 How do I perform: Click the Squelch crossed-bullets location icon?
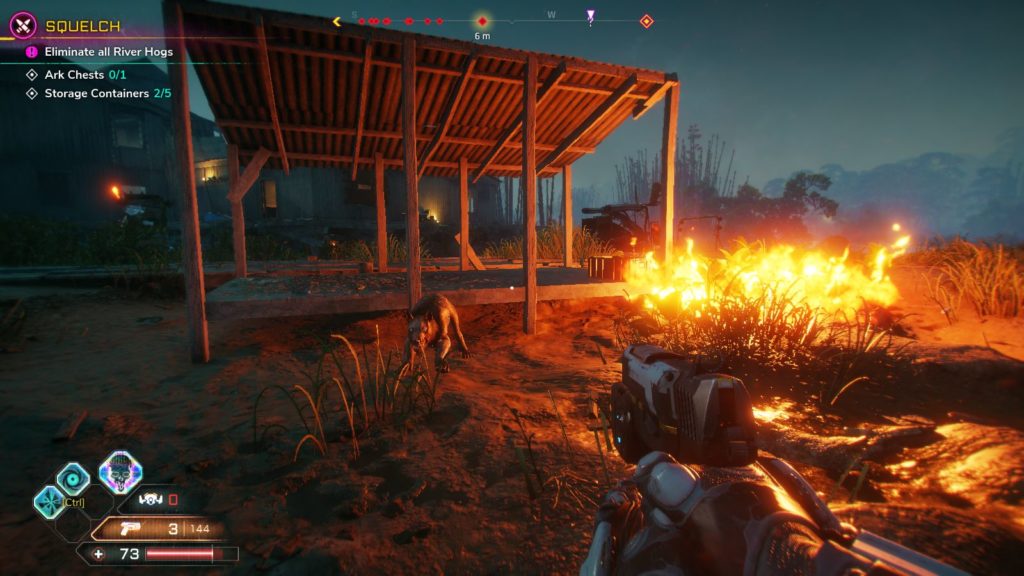pos(22,26)
